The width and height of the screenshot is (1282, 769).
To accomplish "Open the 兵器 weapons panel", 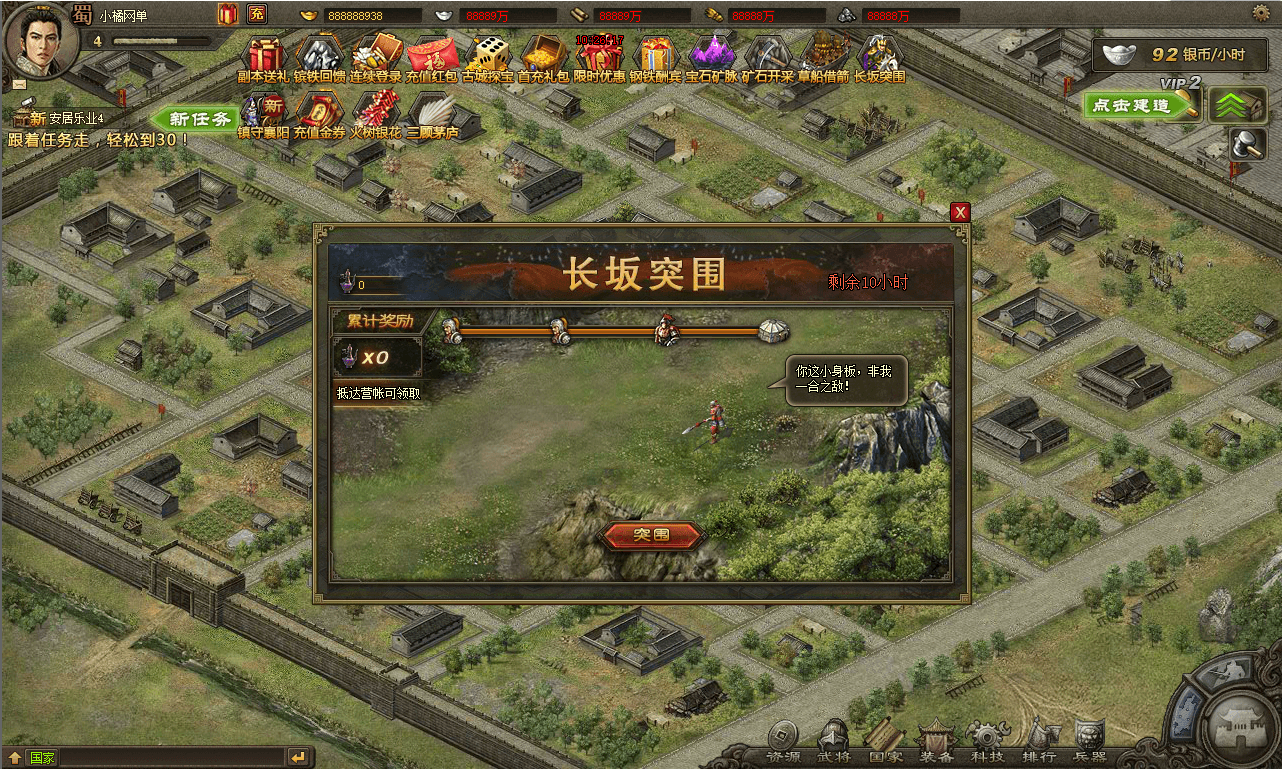I will (1090, 745).
